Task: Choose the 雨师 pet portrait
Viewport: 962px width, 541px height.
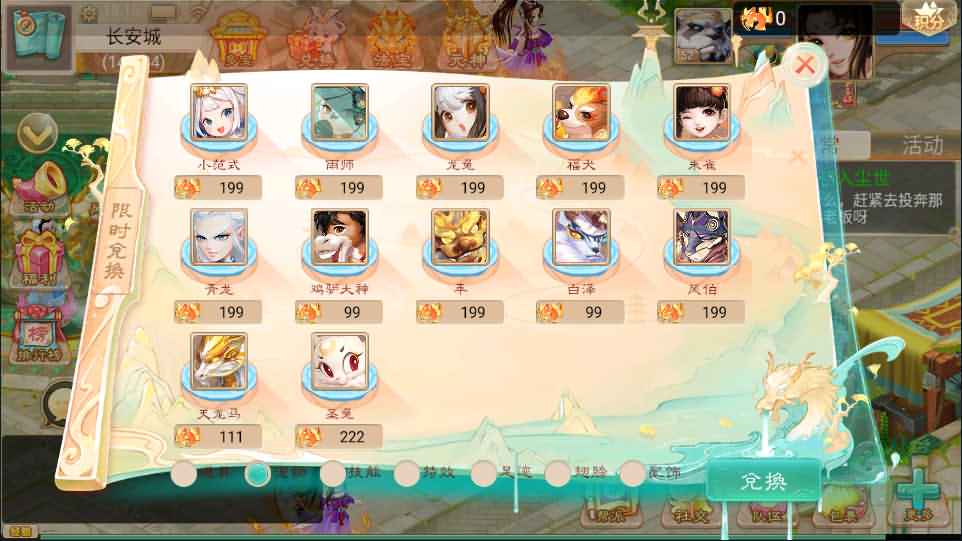Action: tap(340, 112)
